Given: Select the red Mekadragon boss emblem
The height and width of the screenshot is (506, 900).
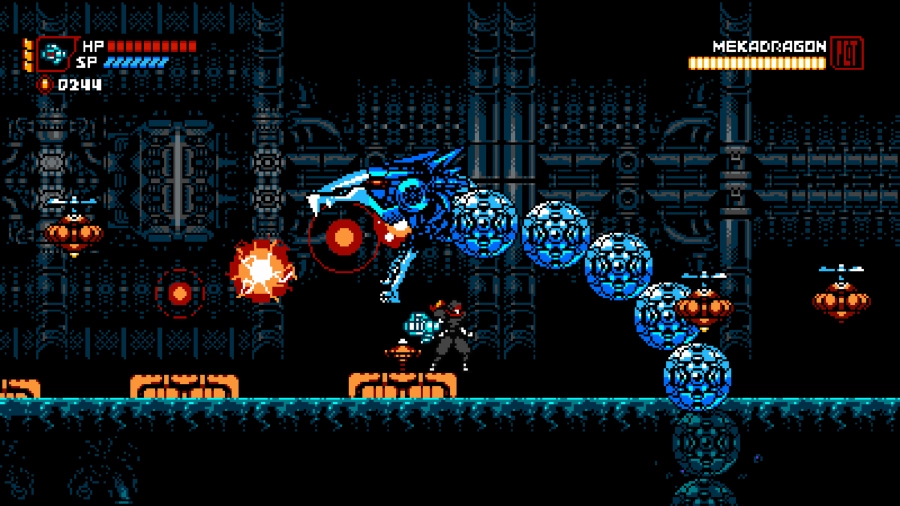Looking at the screenshot, I should [x=846, y=53].
